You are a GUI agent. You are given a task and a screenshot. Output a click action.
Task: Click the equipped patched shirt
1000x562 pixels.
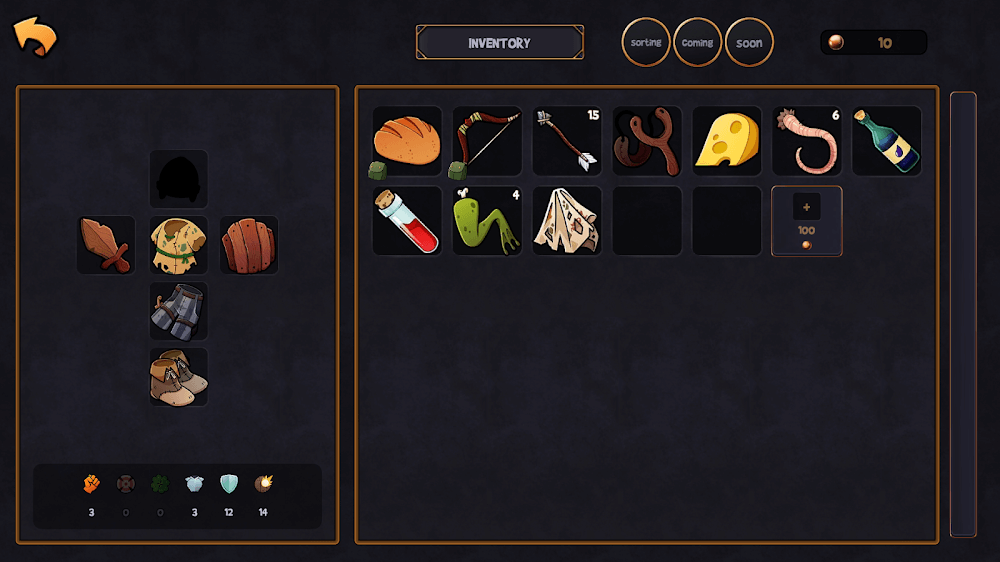point(179,245)
